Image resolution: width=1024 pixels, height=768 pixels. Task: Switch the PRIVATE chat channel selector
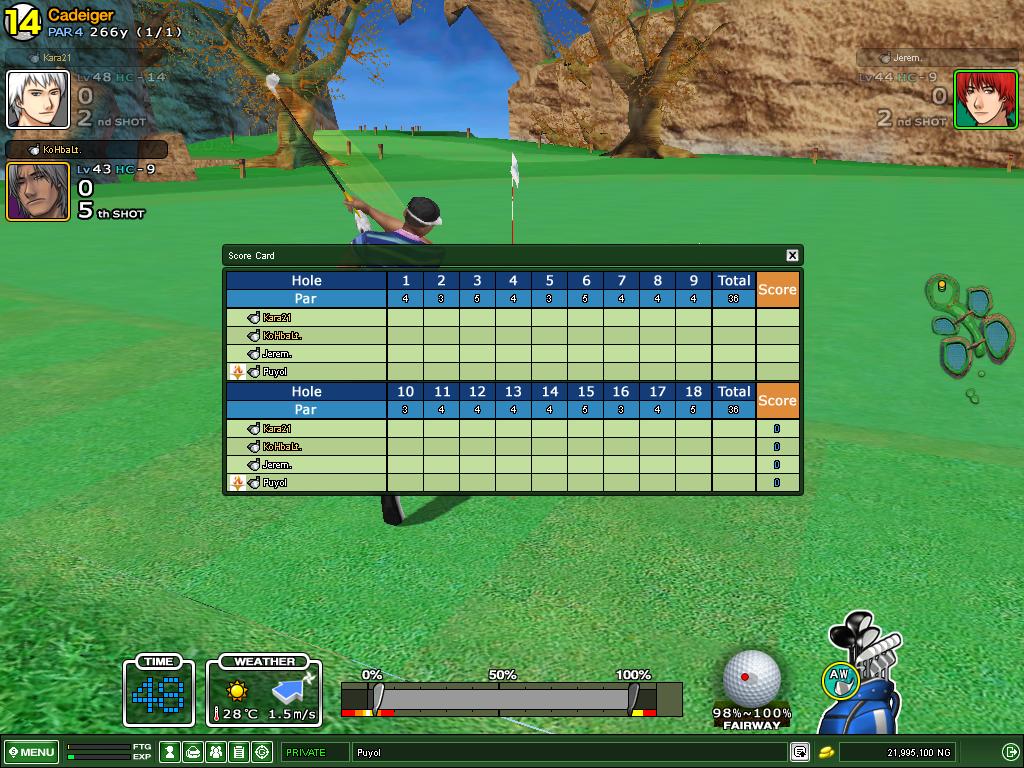[314, 752]
